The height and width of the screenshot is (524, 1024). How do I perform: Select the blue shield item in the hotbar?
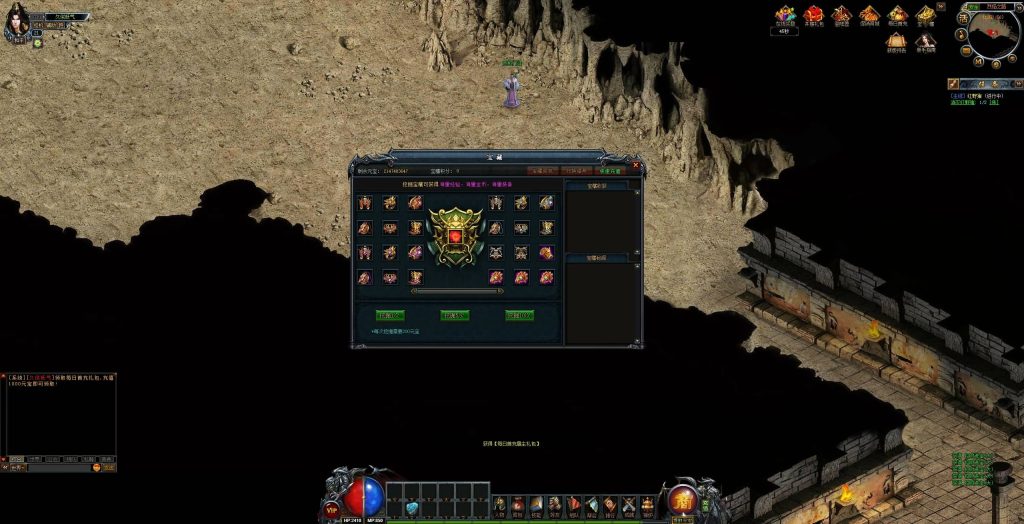(412, 508)
